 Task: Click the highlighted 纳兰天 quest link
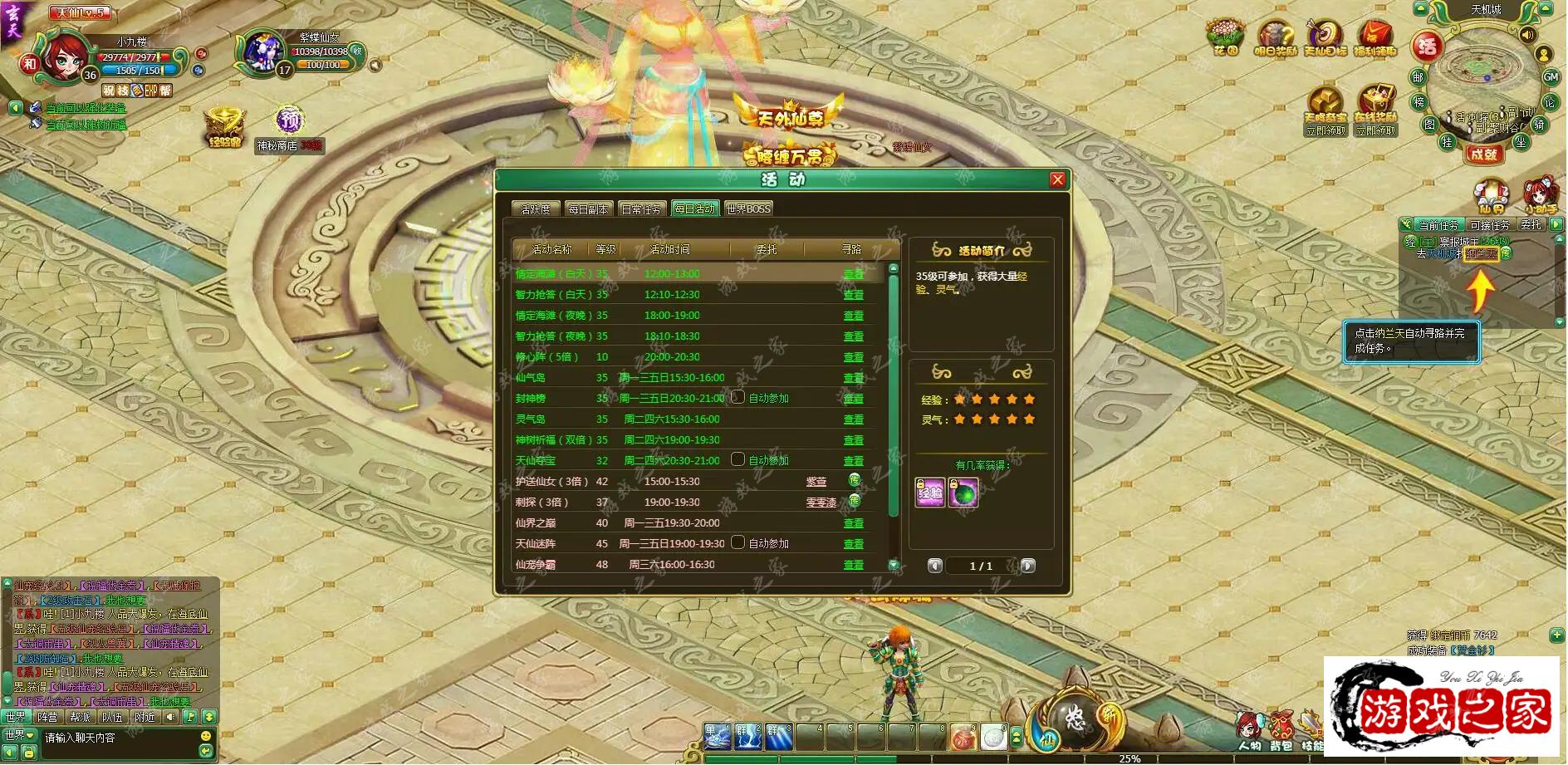1482,253
